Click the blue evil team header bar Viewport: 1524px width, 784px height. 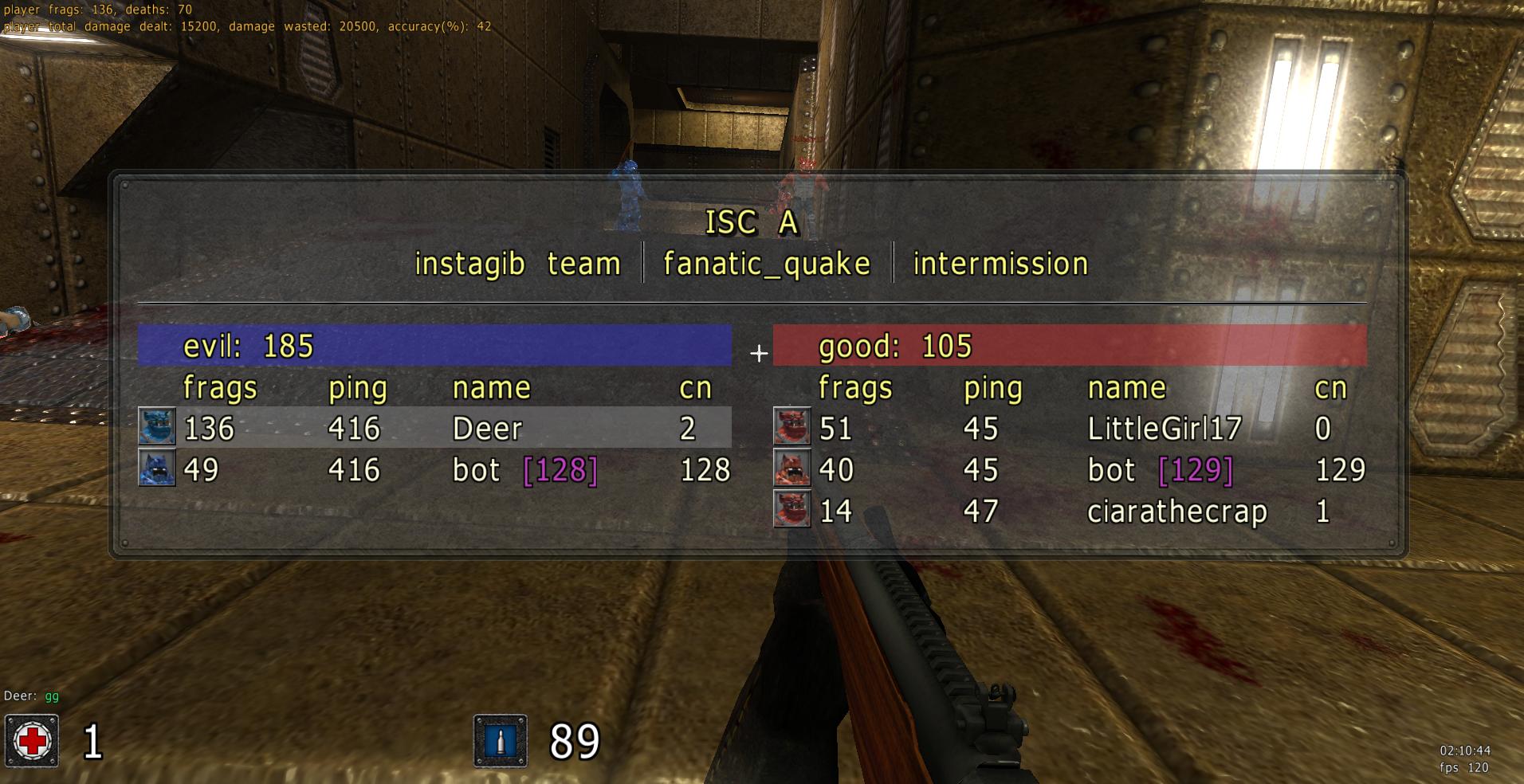[x=434, y=346]
